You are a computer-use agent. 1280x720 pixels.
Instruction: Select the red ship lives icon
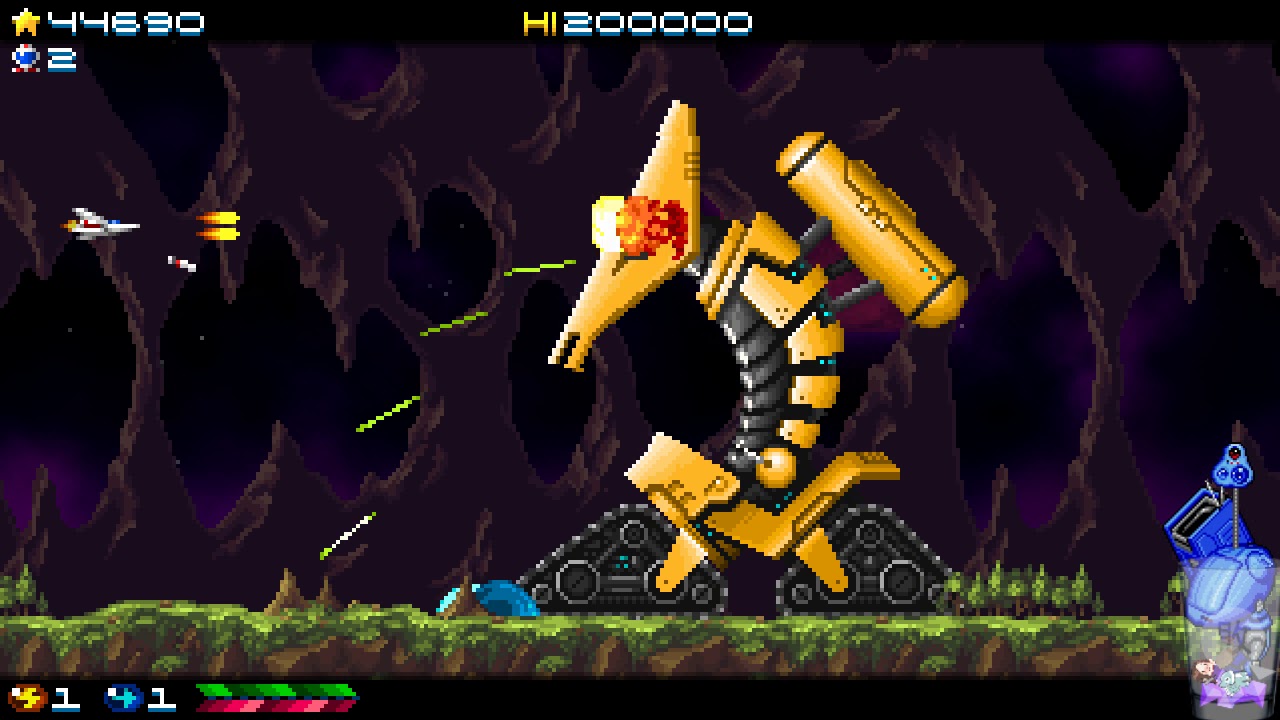pyautogui.click(x=28, y=60)
